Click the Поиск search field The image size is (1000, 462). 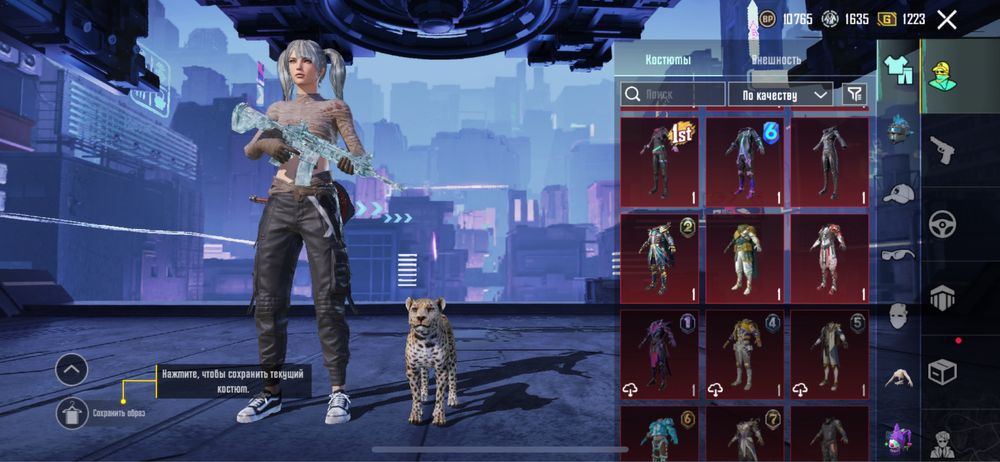coord(672,94)
